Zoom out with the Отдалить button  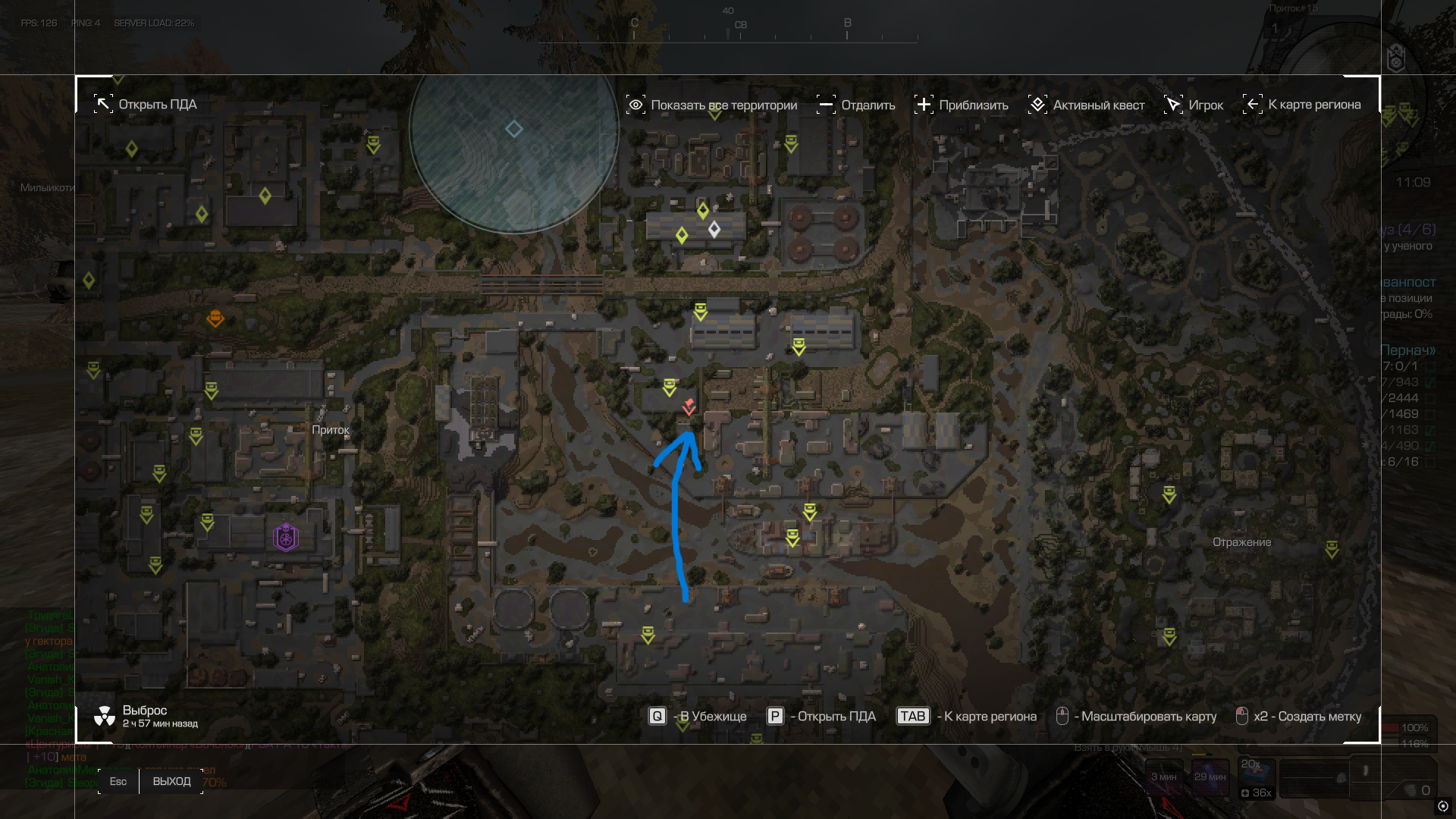click(x=856, y=105)
